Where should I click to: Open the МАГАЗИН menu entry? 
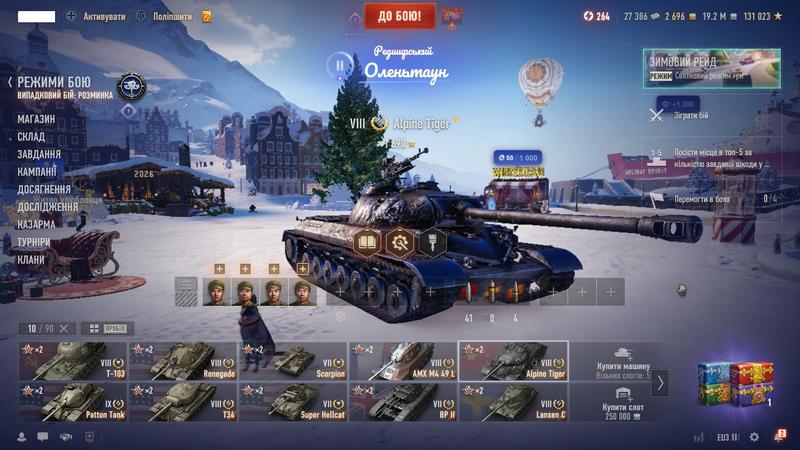(36, 119)
